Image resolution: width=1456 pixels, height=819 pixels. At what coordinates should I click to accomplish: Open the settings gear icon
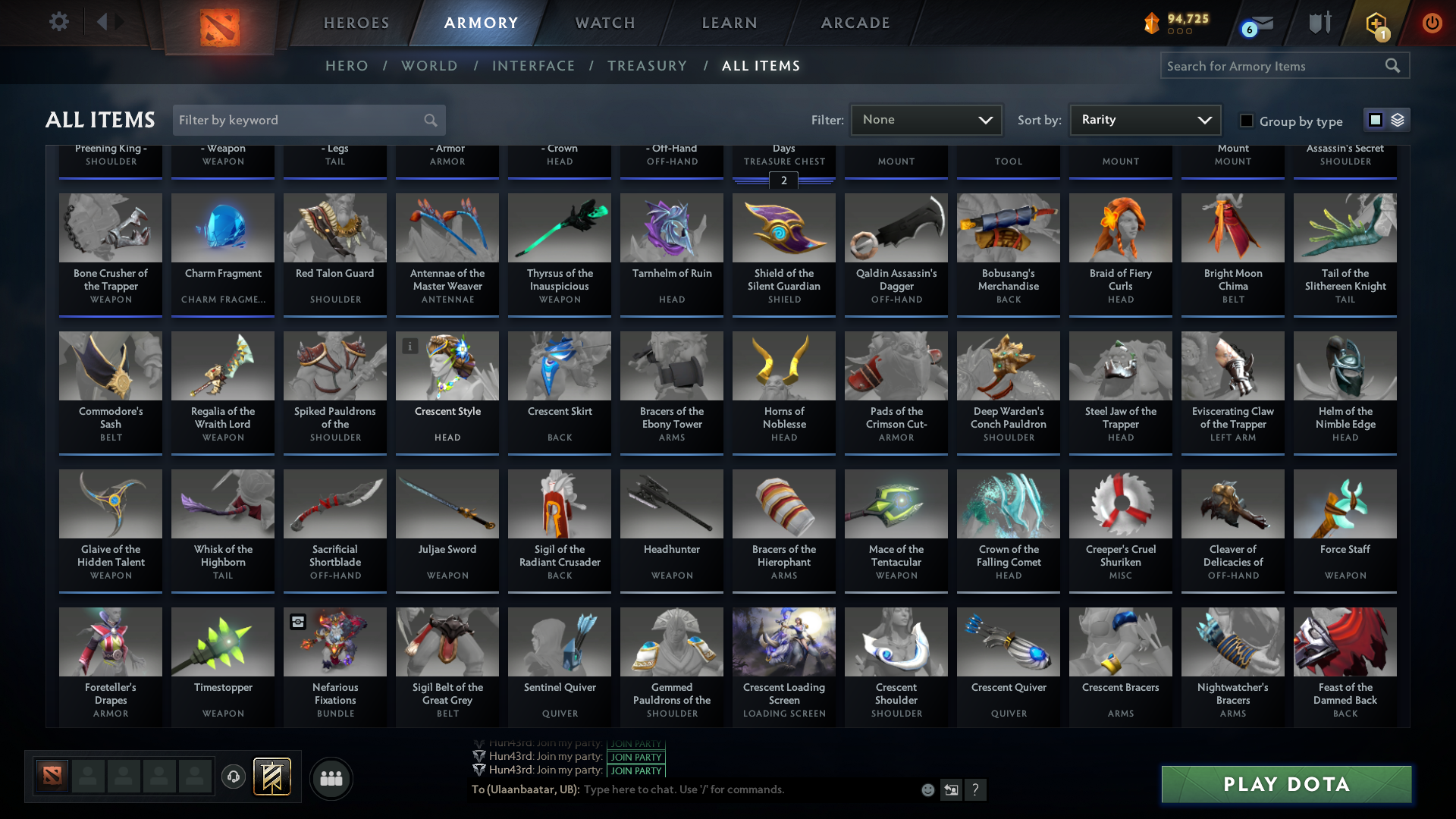pos(58,21)
